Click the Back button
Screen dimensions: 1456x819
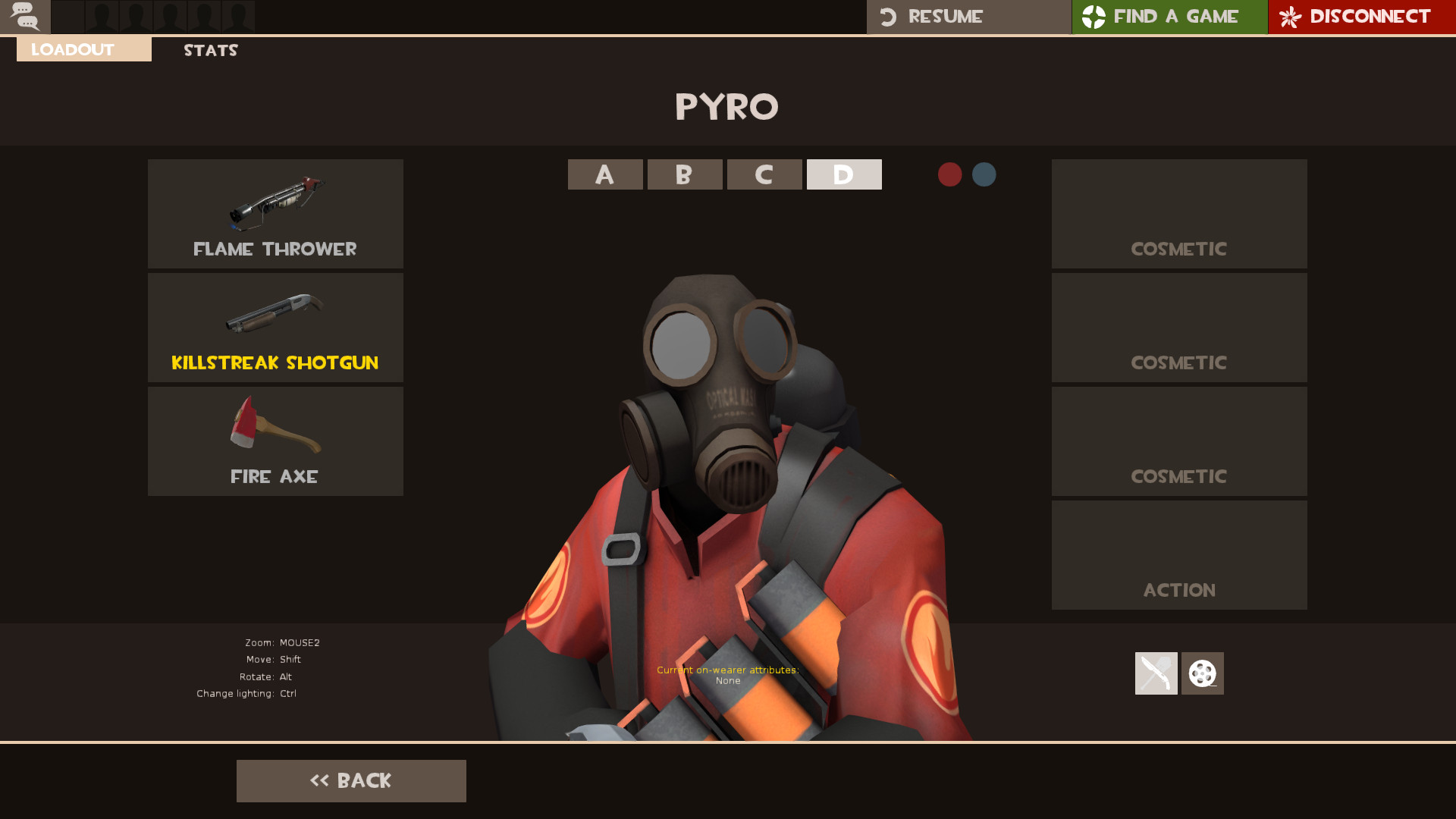351,780
